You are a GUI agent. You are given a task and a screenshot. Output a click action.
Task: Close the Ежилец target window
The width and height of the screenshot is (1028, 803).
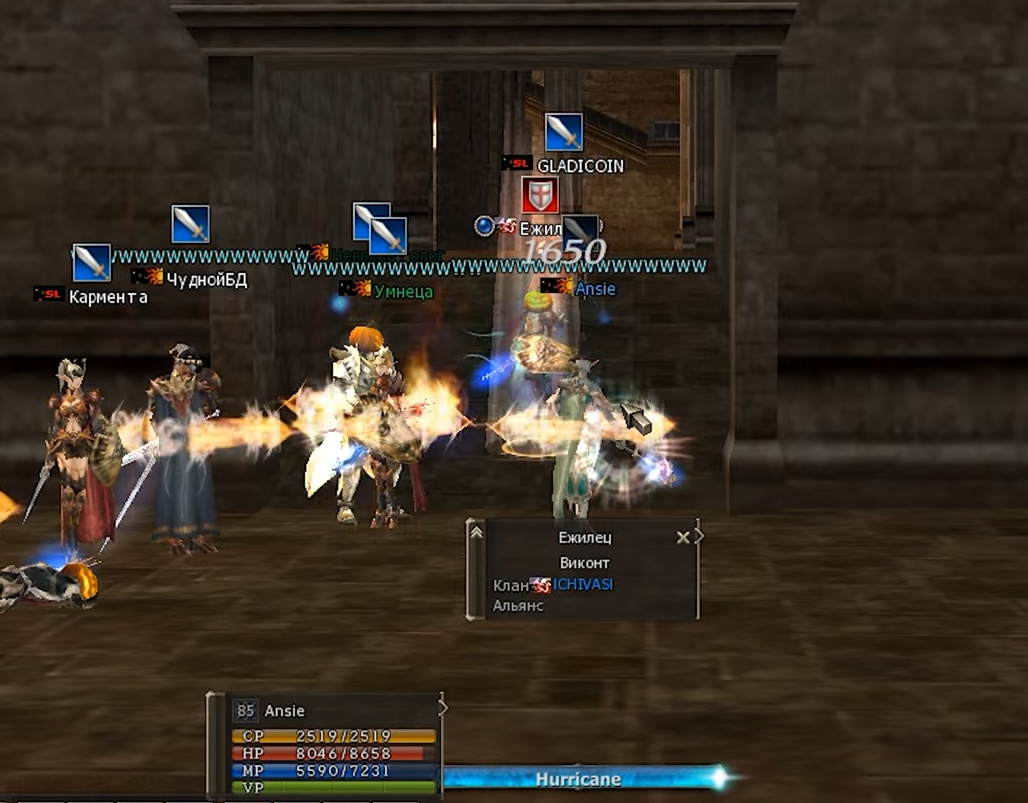click(x=682, y=537)
